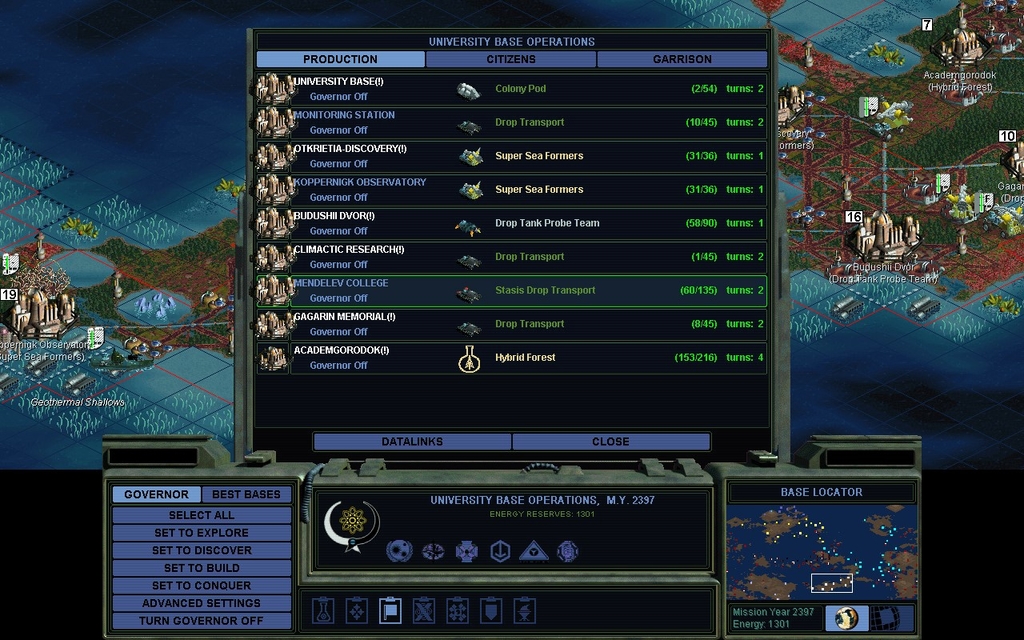Choose the Monitoring Station base row

(511, 123)
